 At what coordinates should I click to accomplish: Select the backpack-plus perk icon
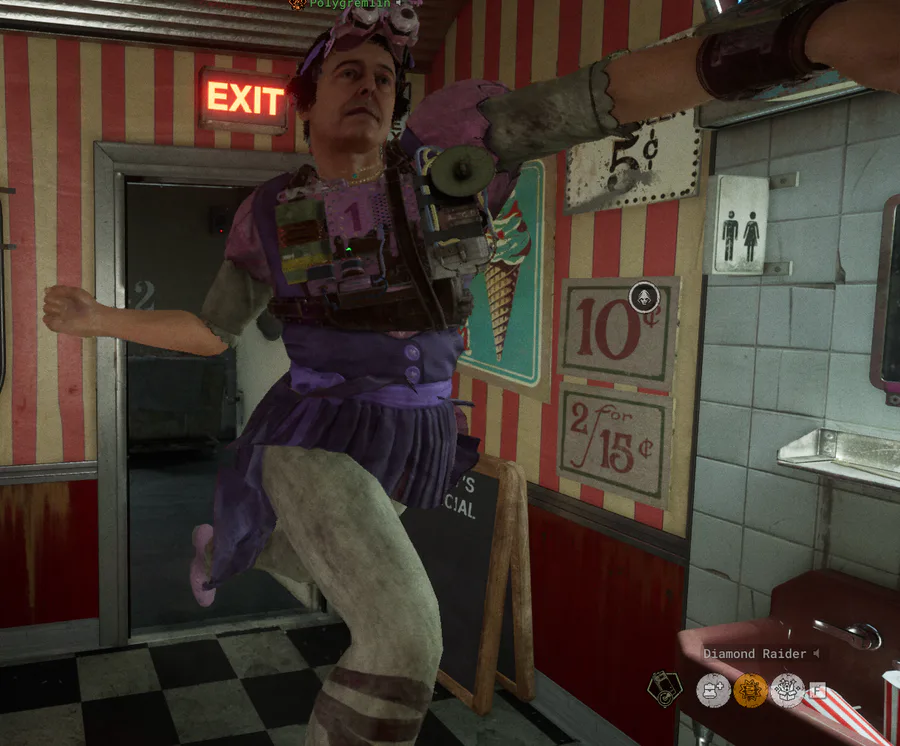[714, 690]
